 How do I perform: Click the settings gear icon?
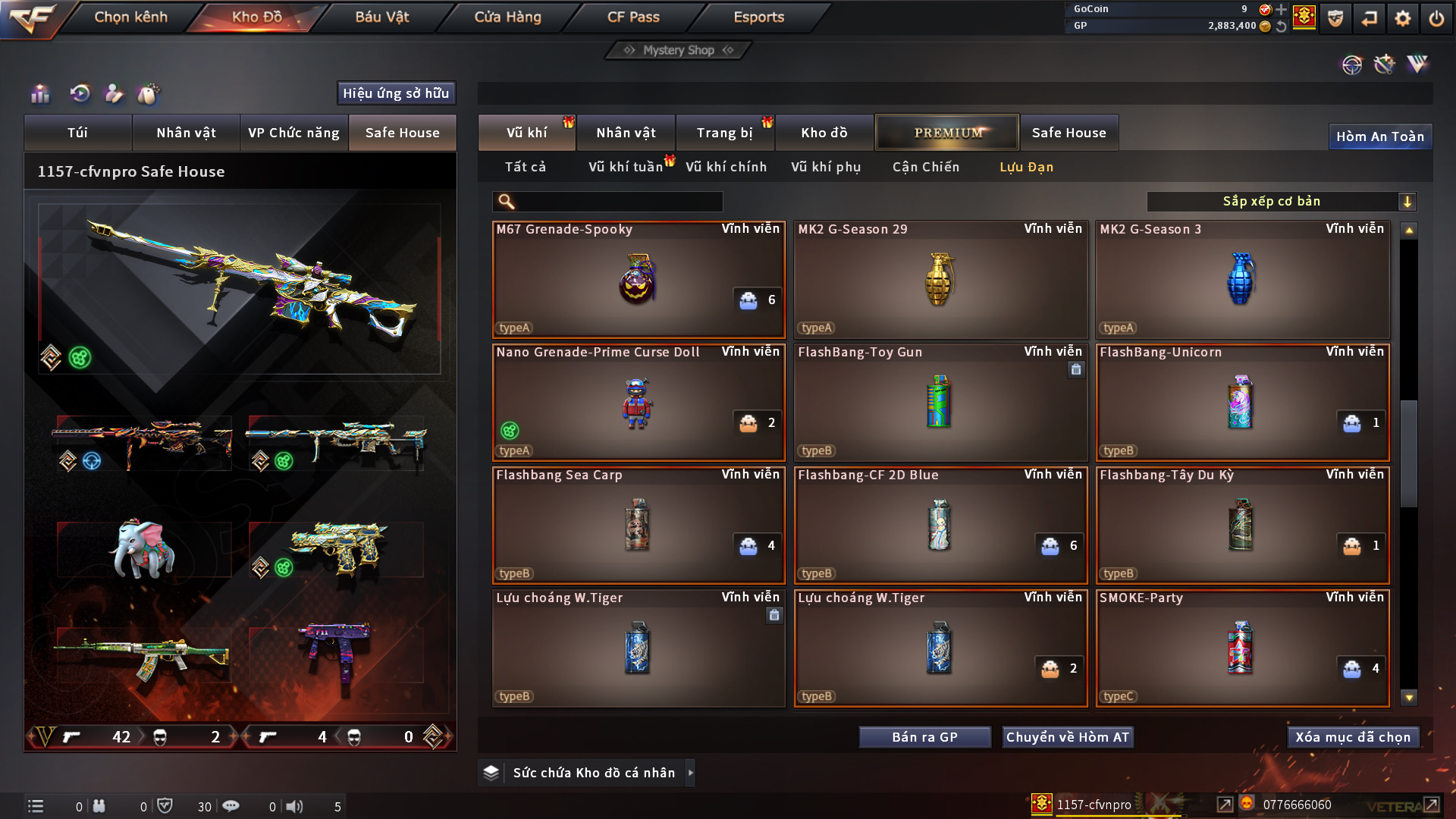(x=1402, y=18)
